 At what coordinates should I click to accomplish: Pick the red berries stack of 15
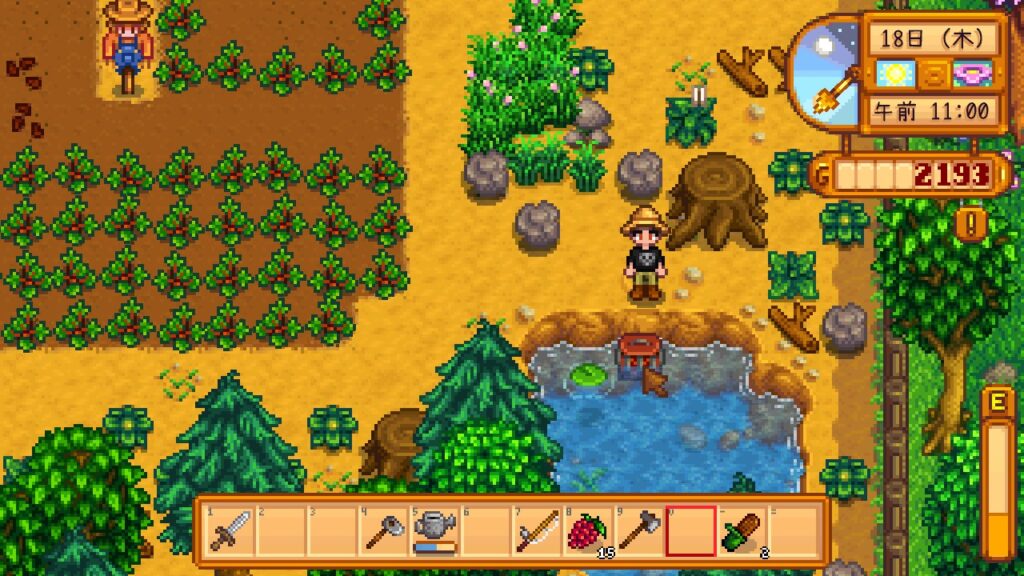589,531
